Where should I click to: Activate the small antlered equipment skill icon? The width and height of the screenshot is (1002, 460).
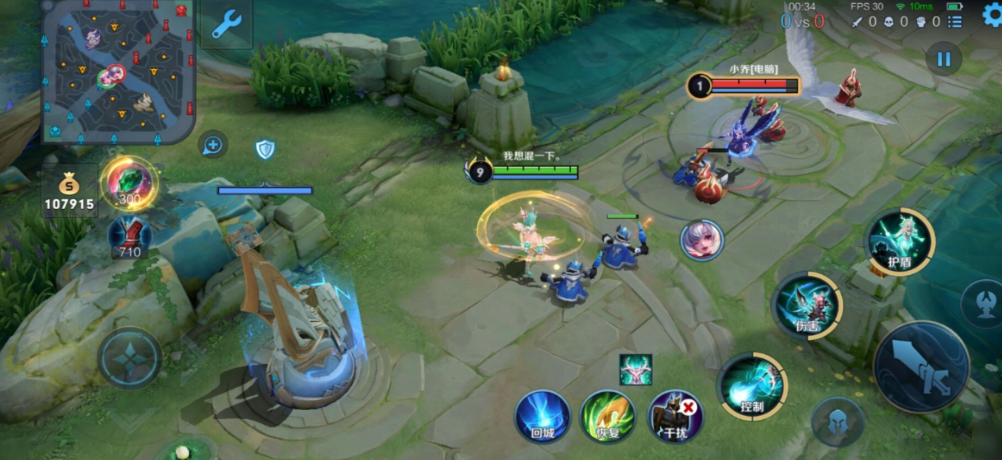(x=635, y=368)
